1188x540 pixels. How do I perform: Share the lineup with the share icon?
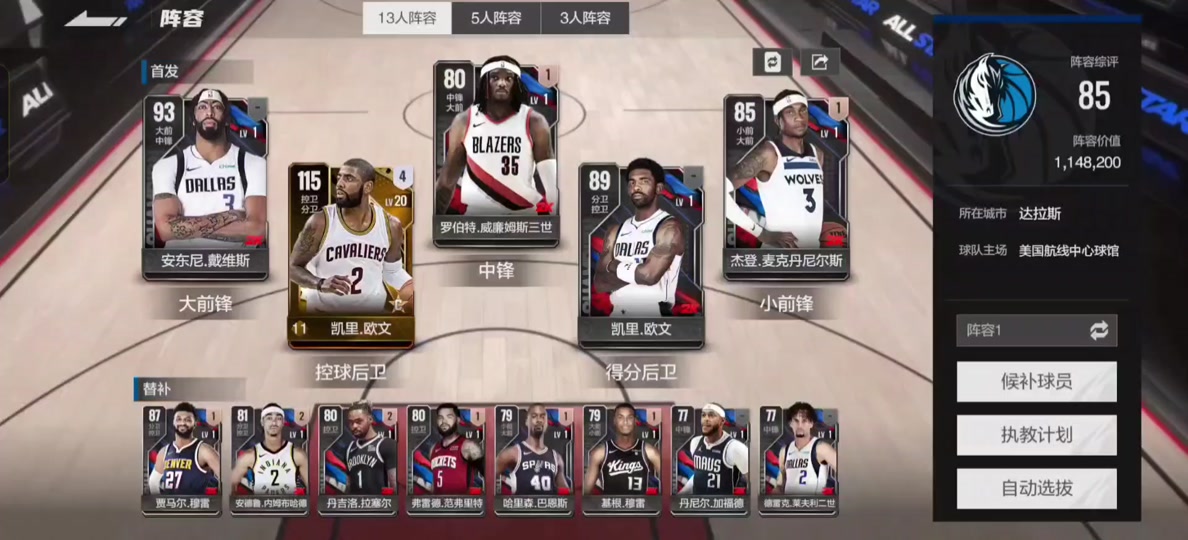(x=819, y=62)
